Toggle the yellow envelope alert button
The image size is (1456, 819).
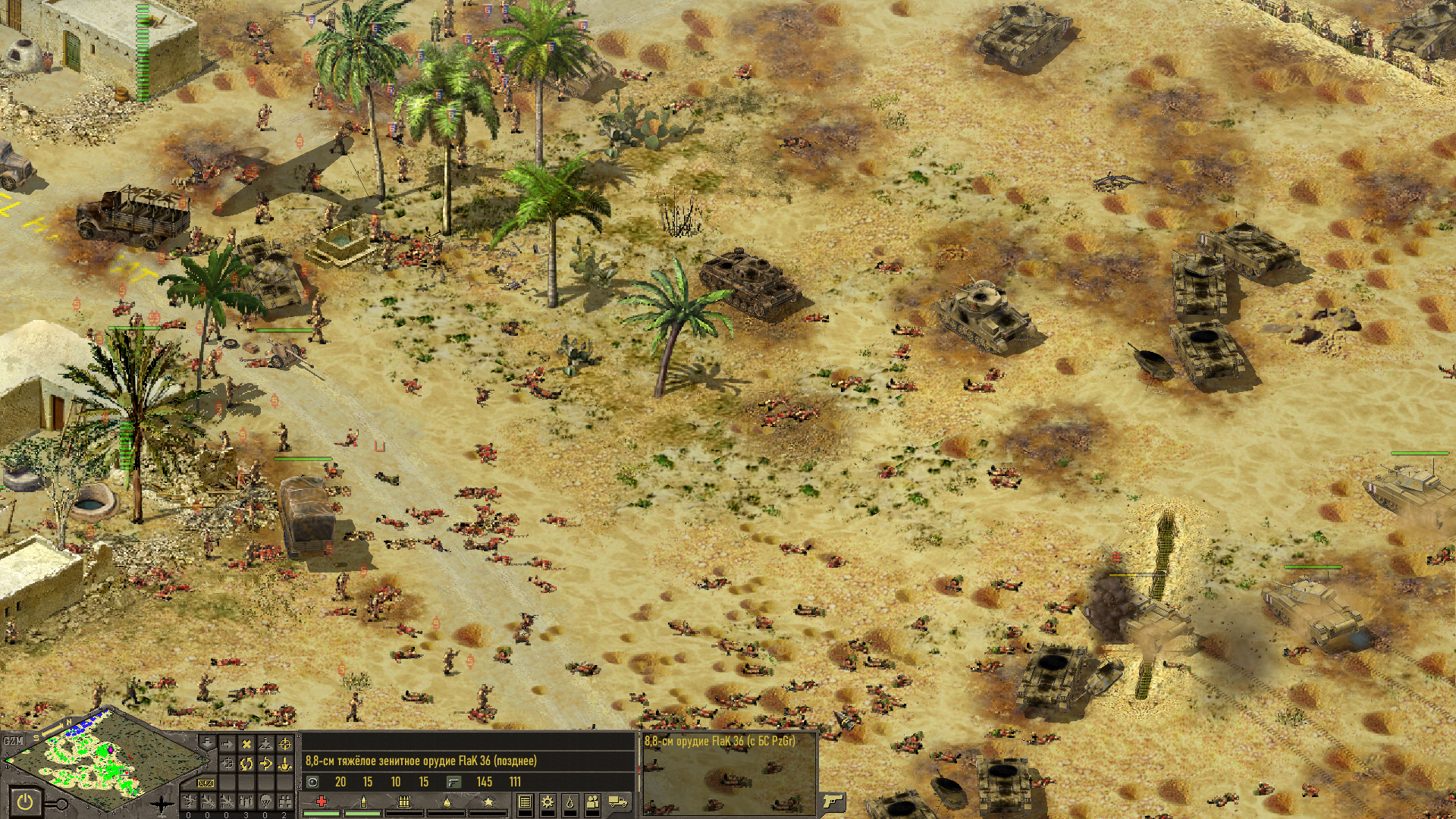click(x=206, y=783)
